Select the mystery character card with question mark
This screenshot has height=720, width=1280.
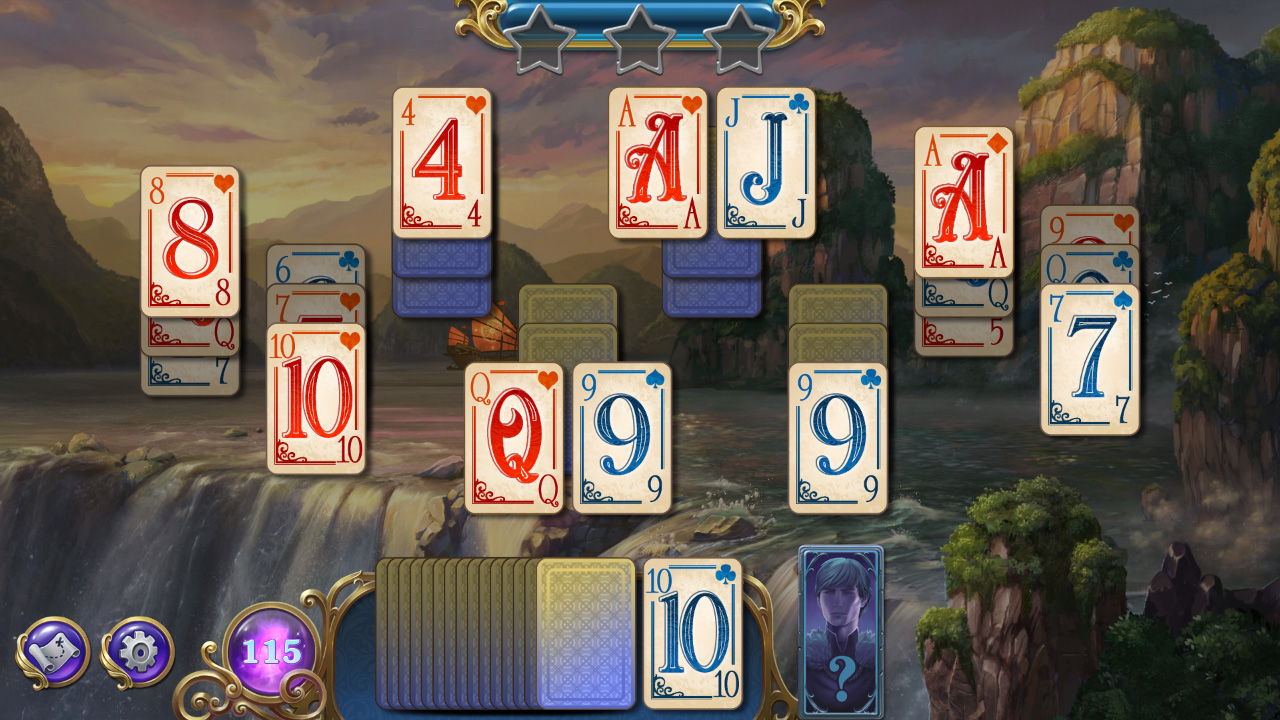pos(840,630)
